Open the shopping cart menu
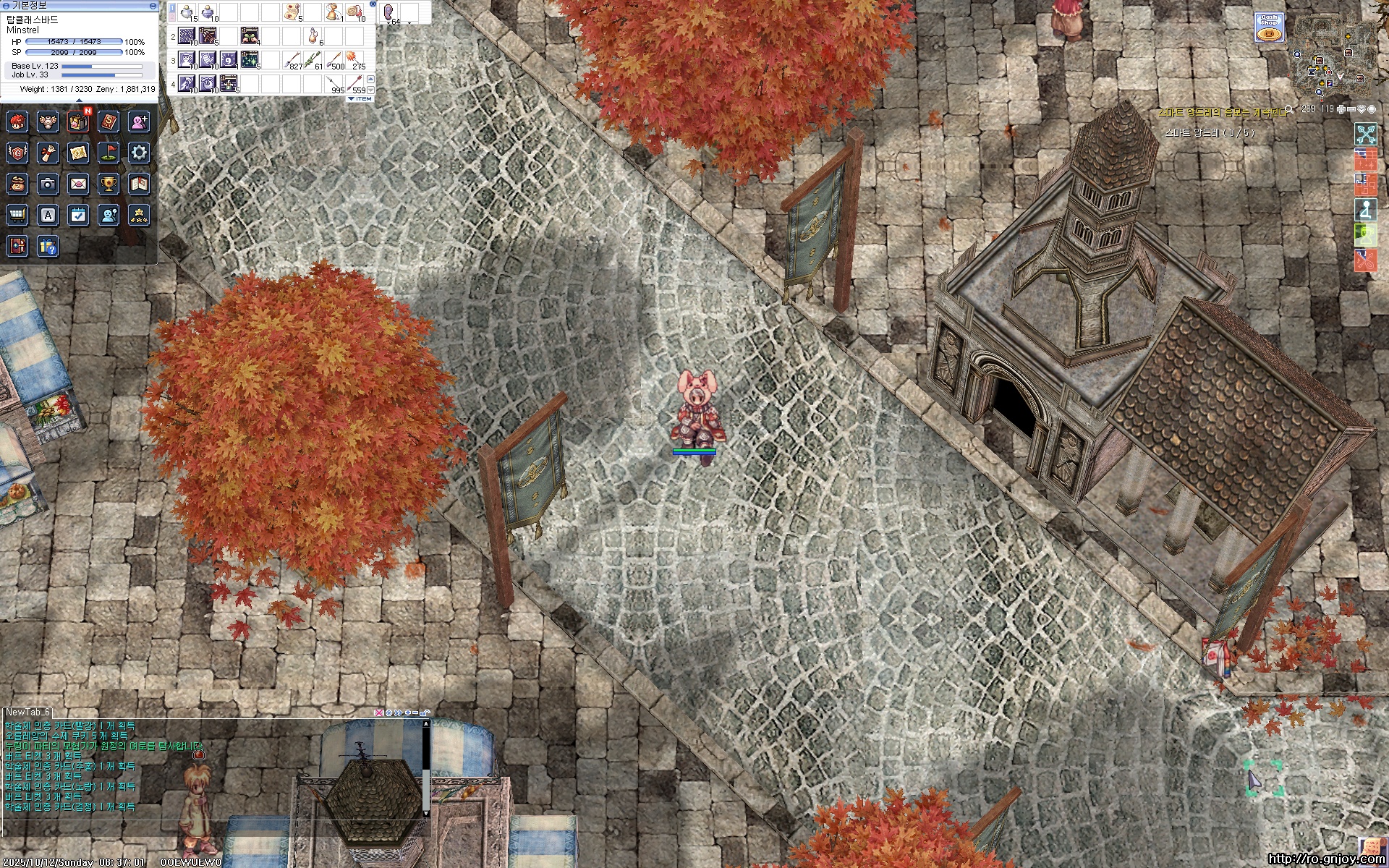 [x=17, y=215]
